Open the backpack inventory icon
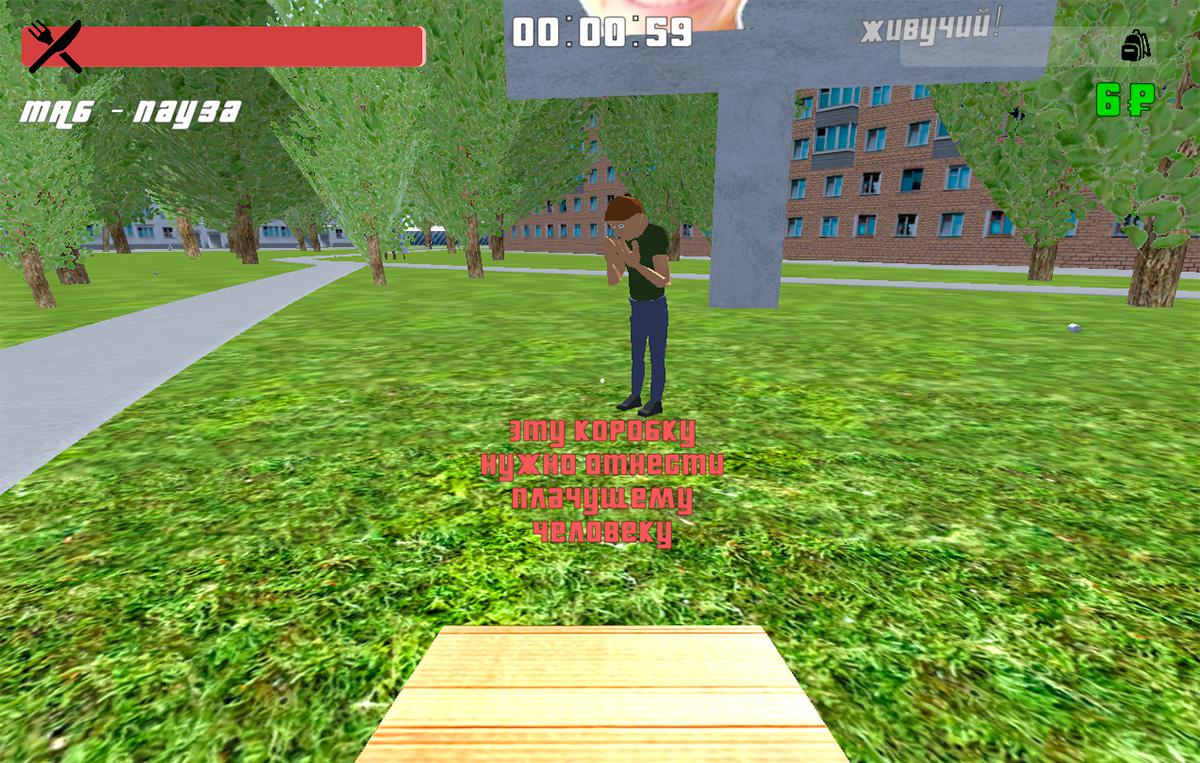Screen dimensions: 1200x763 1135,45
